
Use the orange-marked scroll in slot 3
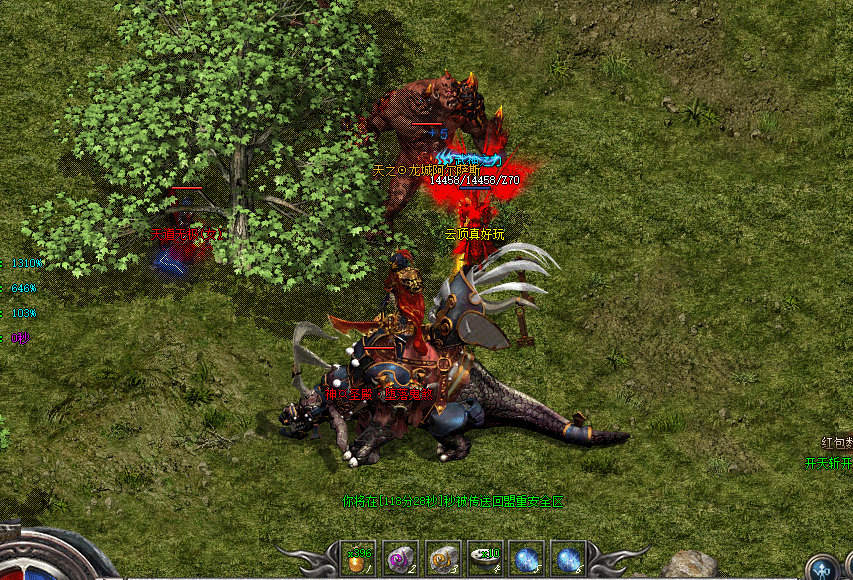pyautogui.click(x=443, y=559)
